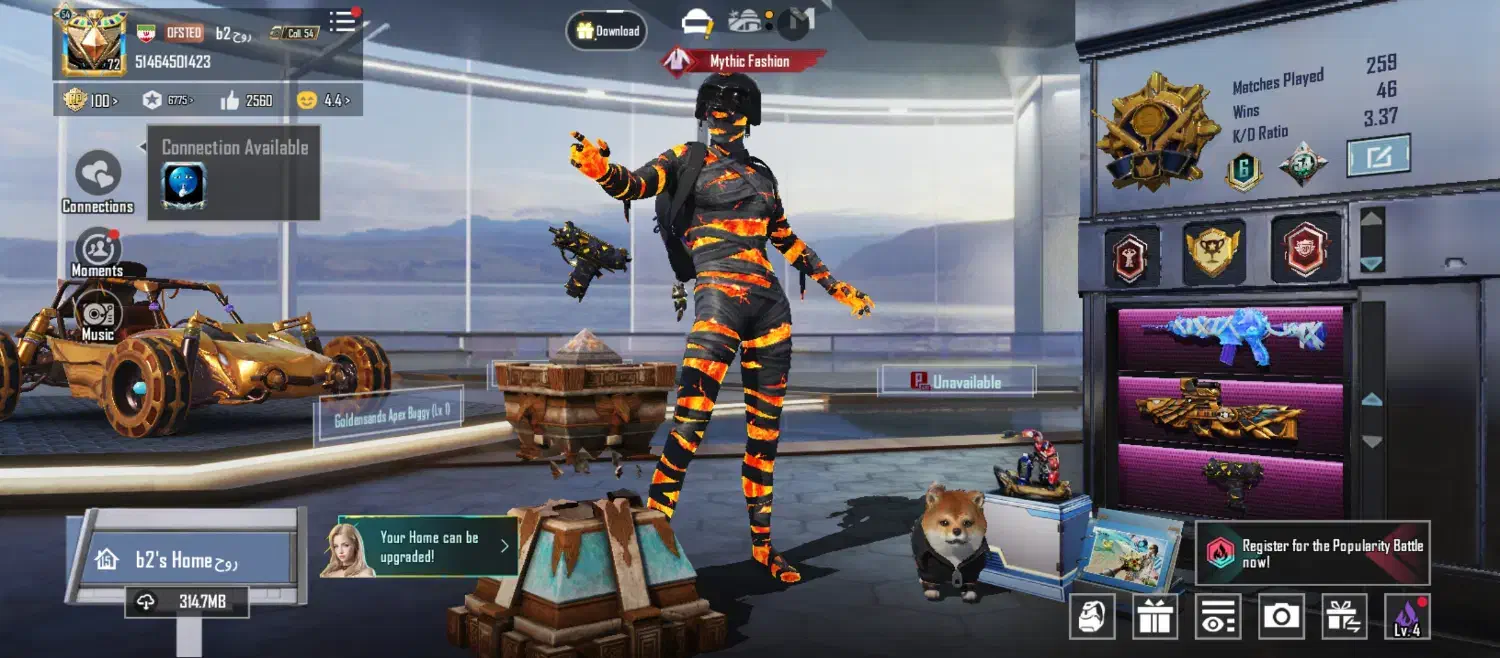Image resolution: width=1500 pixels, height=658 pixels.
Task: Open the b2's Home sign
Action: point(187,560)
